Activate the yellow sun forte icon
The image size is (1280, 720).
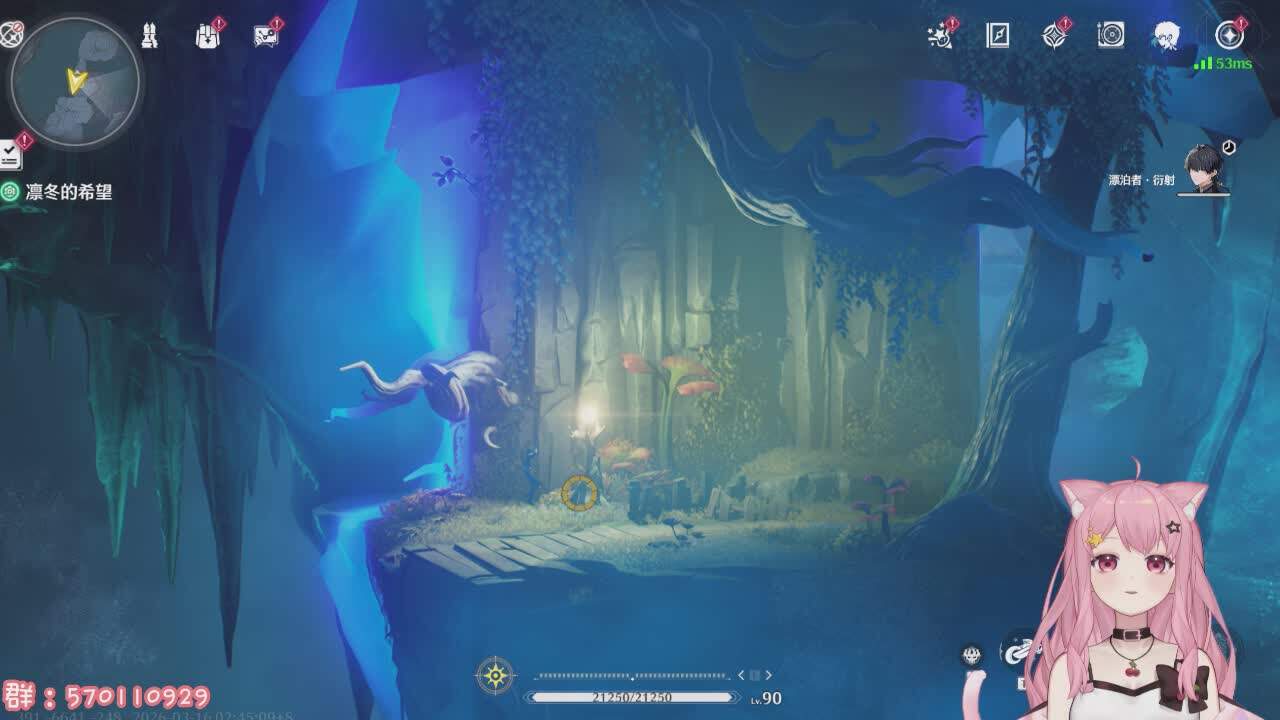click(495, 676)
